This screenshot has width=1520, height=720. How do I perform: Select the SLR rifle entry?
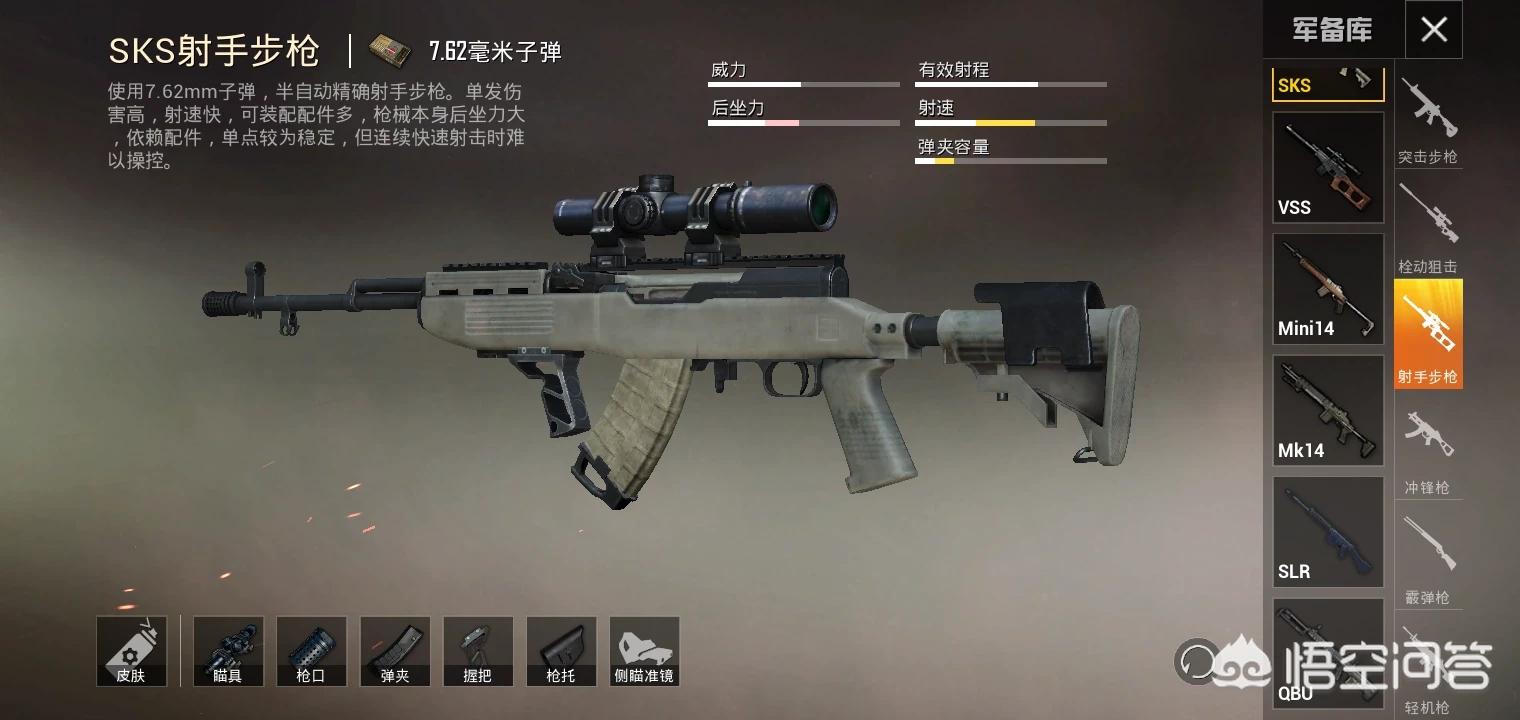tap(1328, 532)
